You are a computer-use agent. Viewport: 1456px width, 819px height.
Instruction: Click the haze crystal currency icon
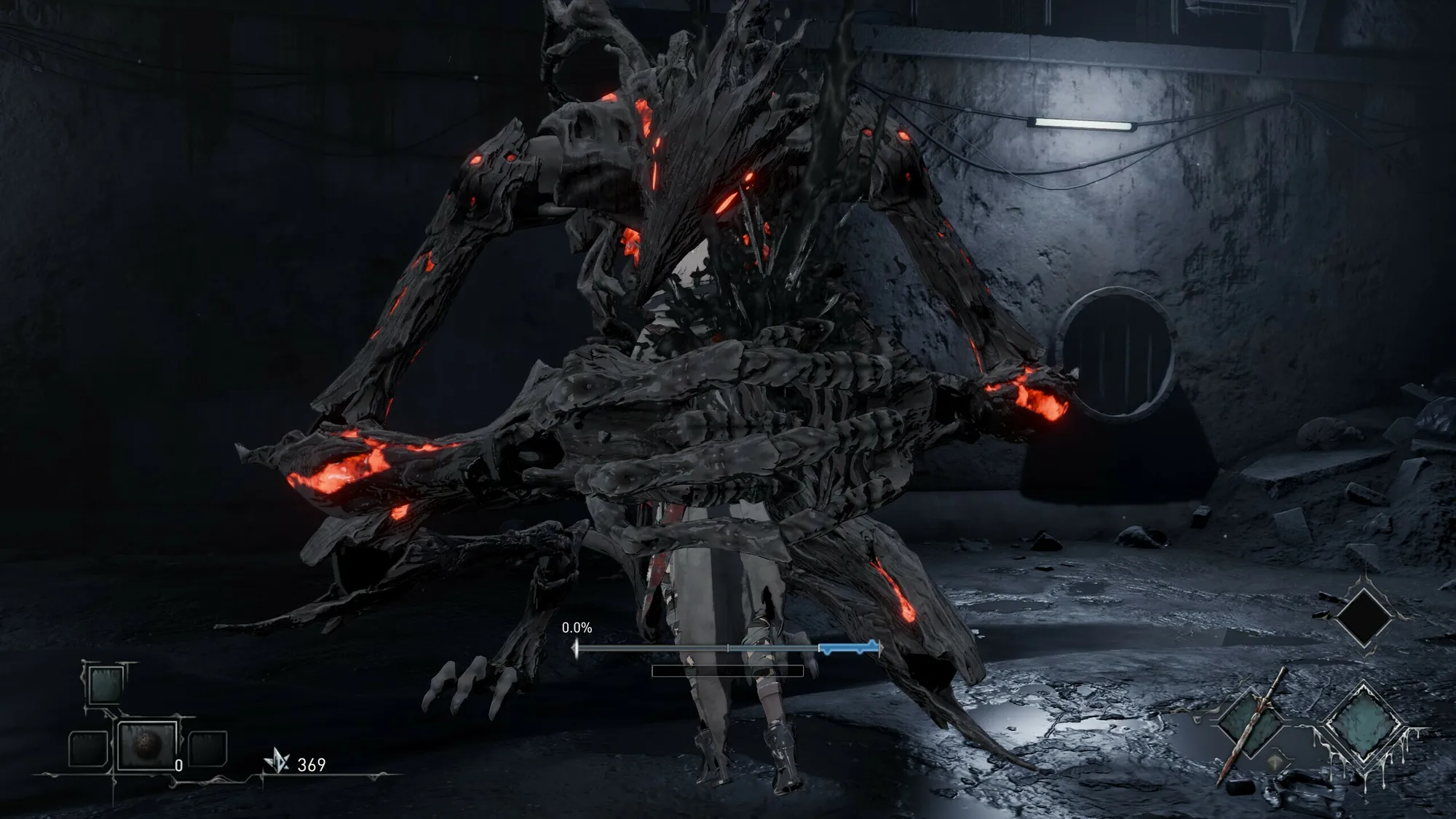pyautogui.click(x=277, y=762)
